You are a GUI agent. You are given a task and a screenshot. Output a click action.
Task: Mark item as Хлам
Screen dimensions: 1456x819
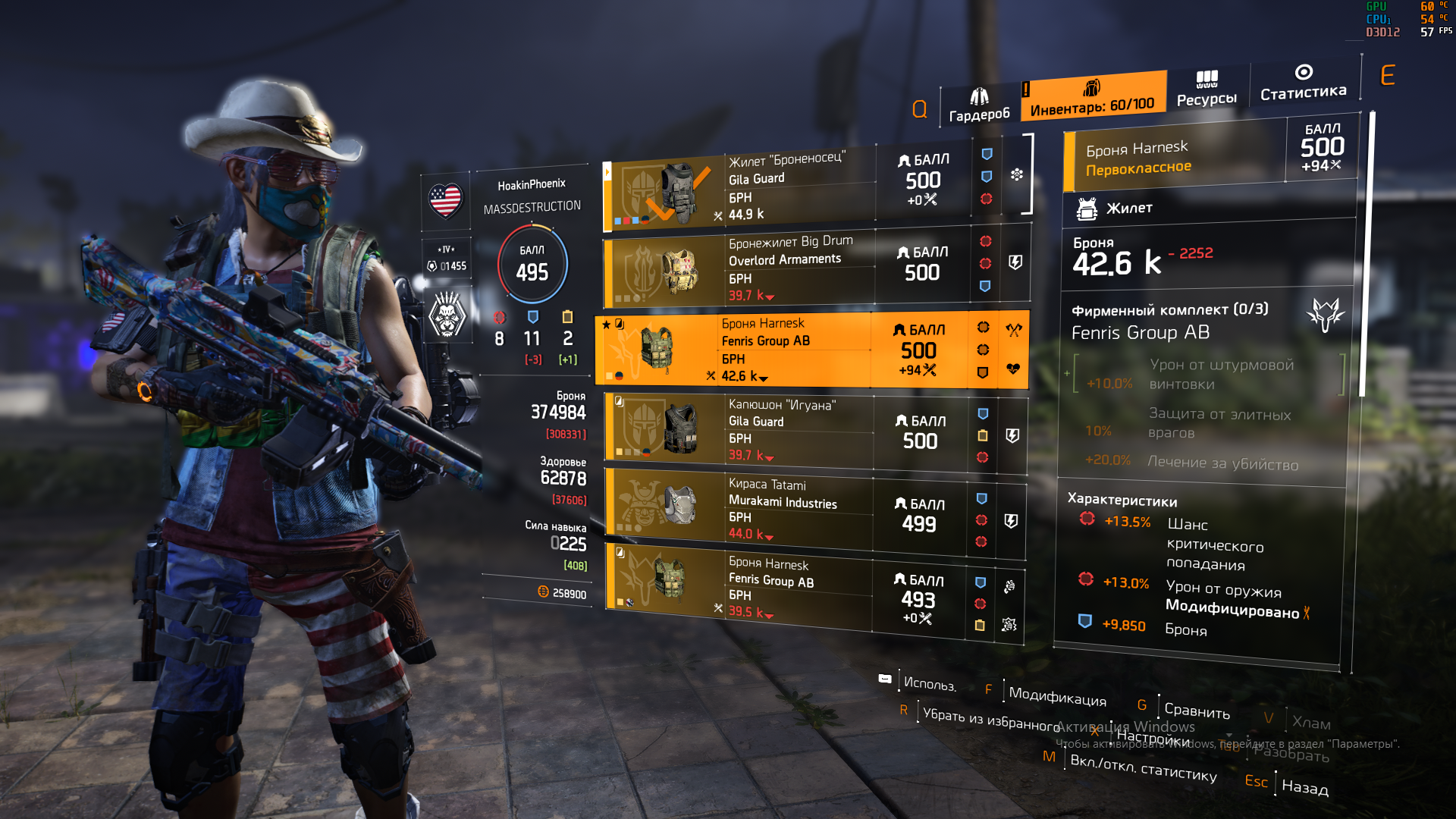coord(1310,723)
